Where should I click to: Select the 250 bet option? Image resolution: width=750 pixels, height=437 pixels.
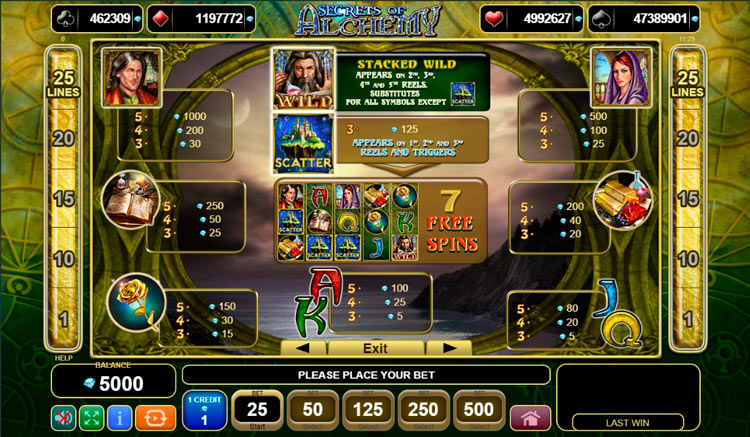pos(424,410)
